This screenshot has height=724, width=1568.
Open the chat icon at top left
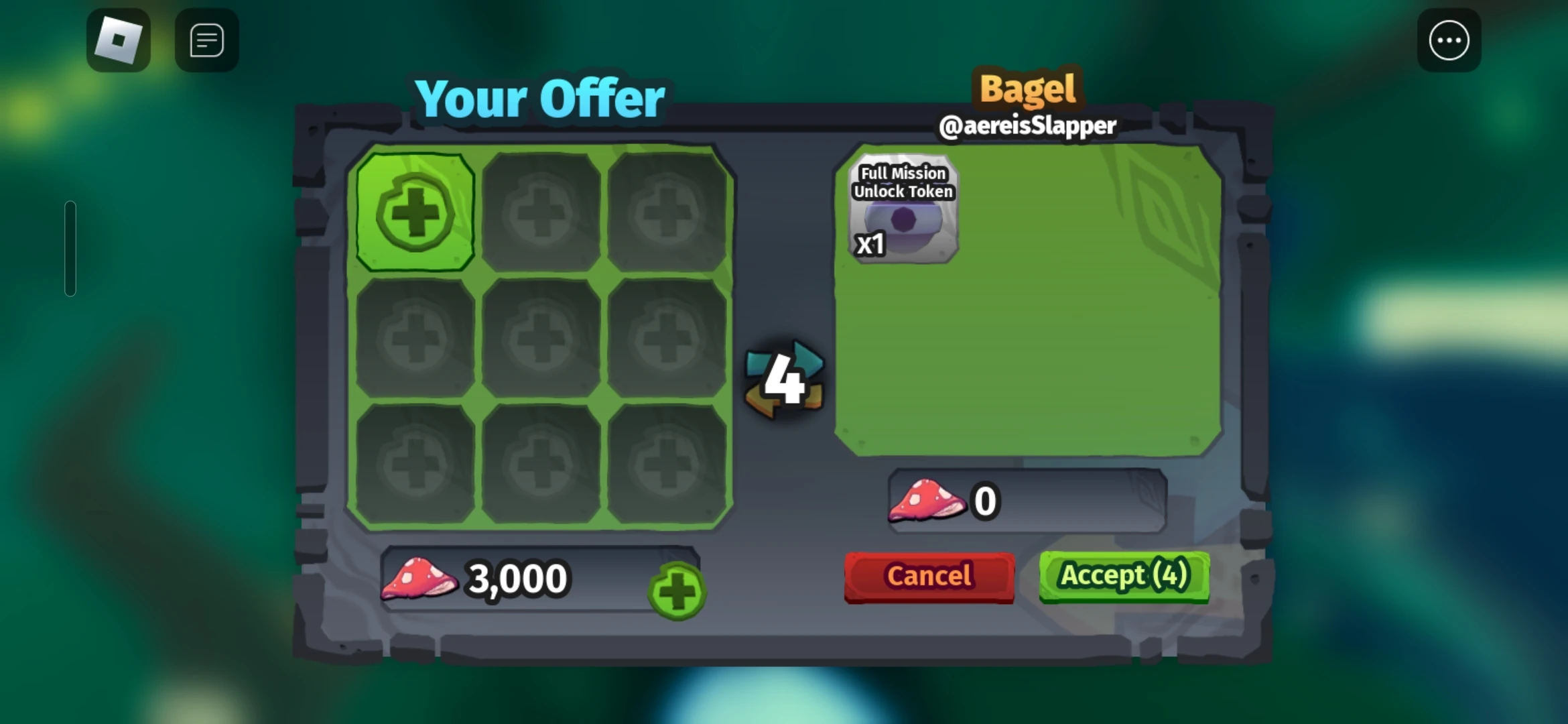point(206,40)
